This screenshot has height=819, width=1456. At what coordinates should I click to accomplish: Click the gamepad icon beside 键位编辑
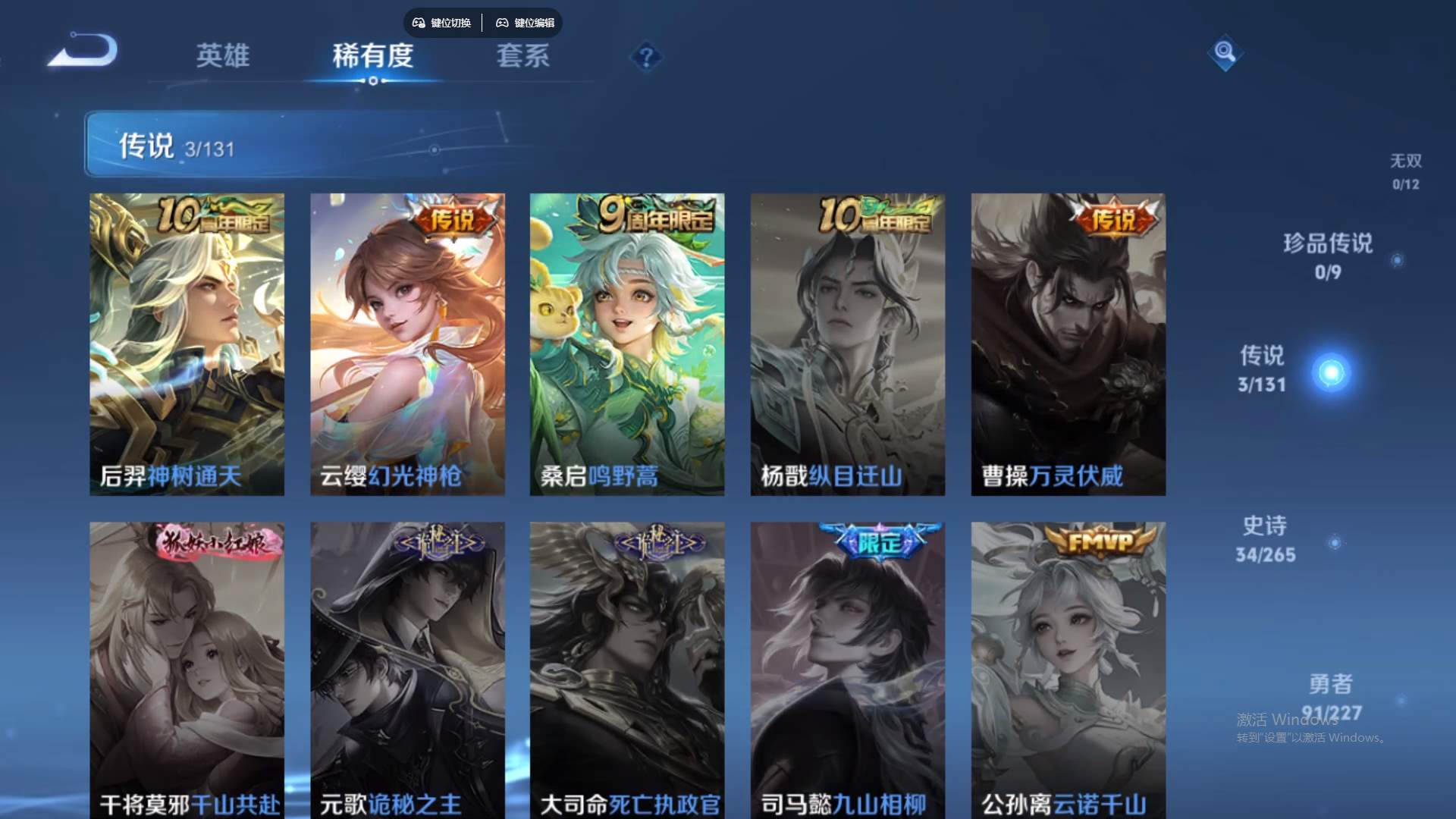coord(503,23)
